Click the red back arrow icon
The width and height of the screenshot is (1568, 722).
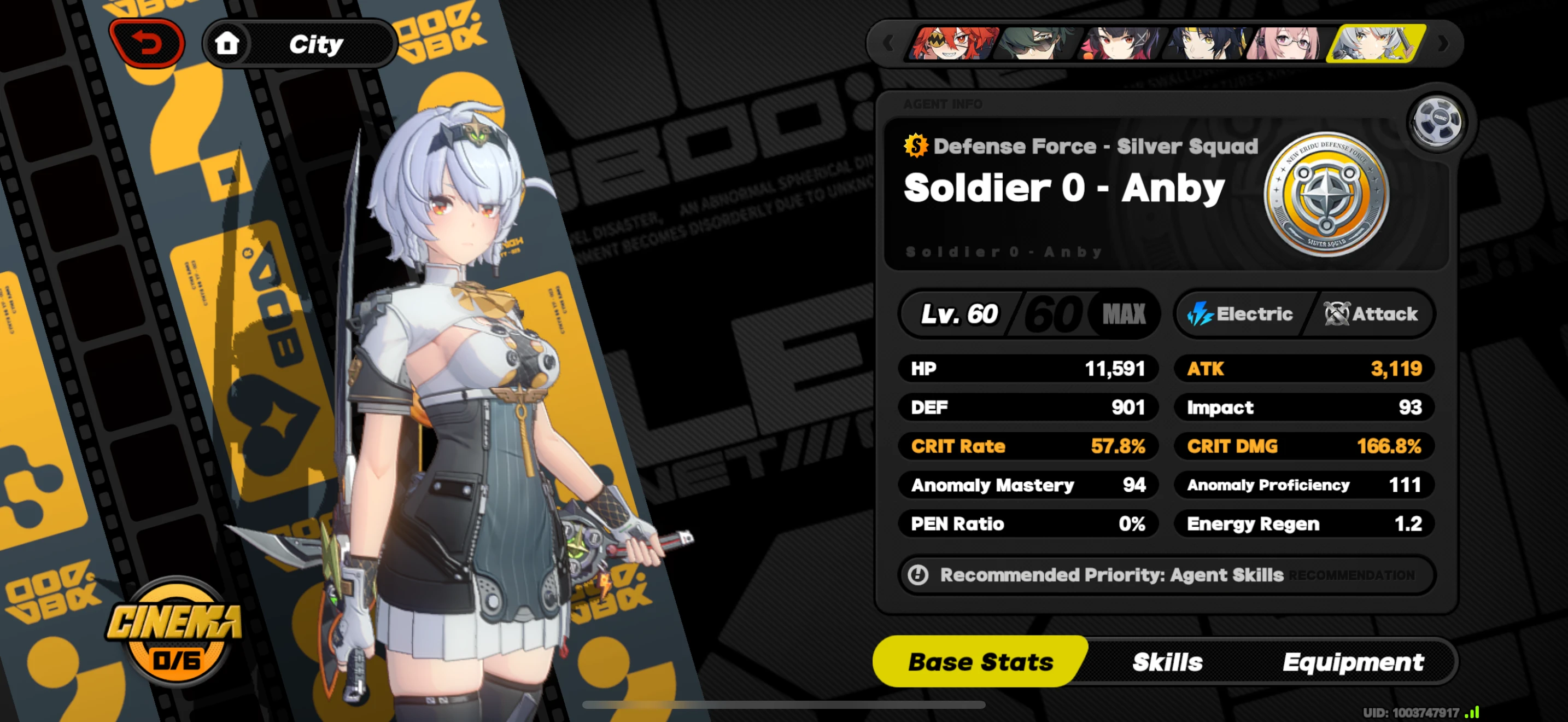point(148,43)
